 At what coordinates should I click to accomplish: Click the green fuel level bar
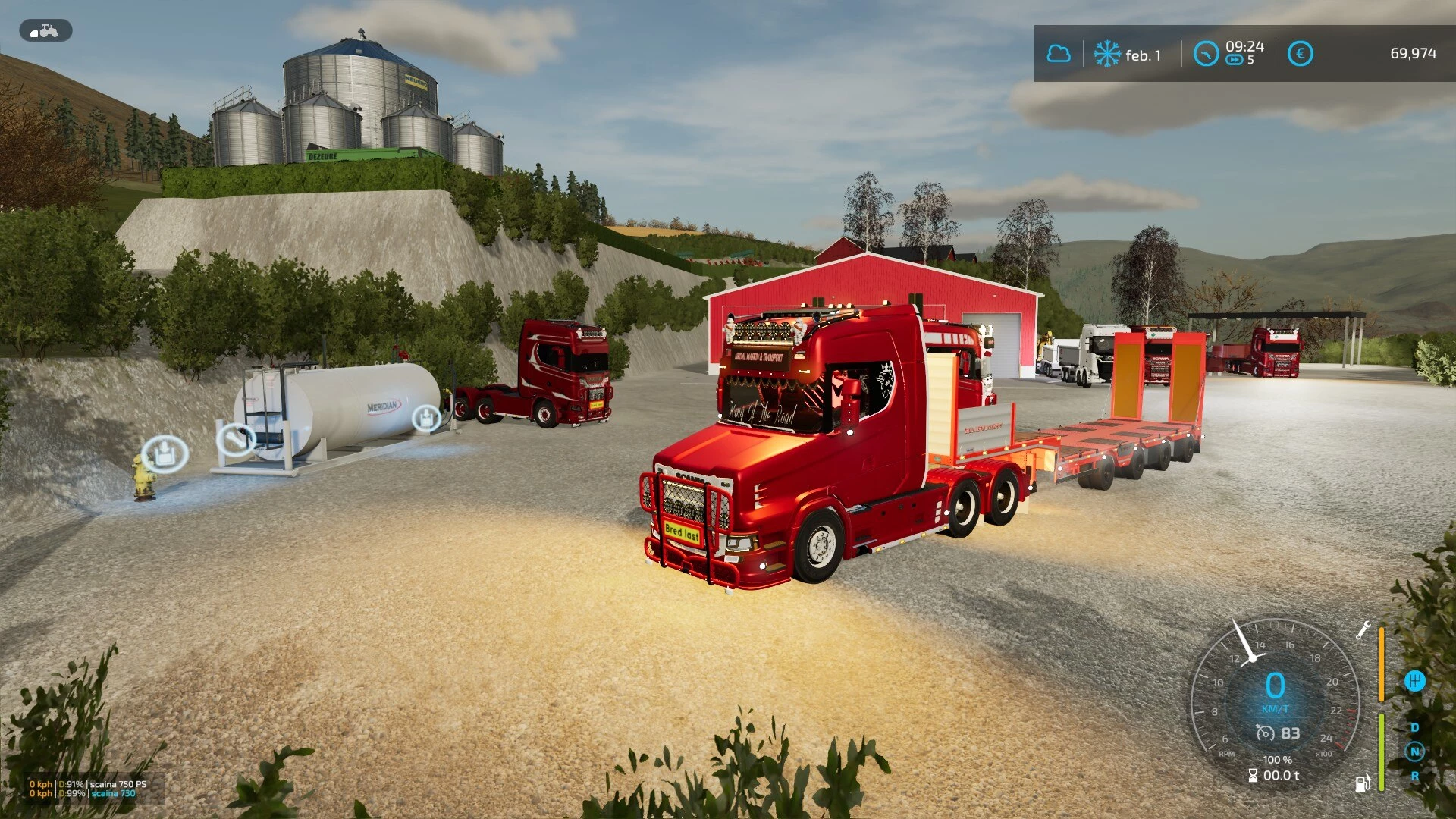point(1381,752)
